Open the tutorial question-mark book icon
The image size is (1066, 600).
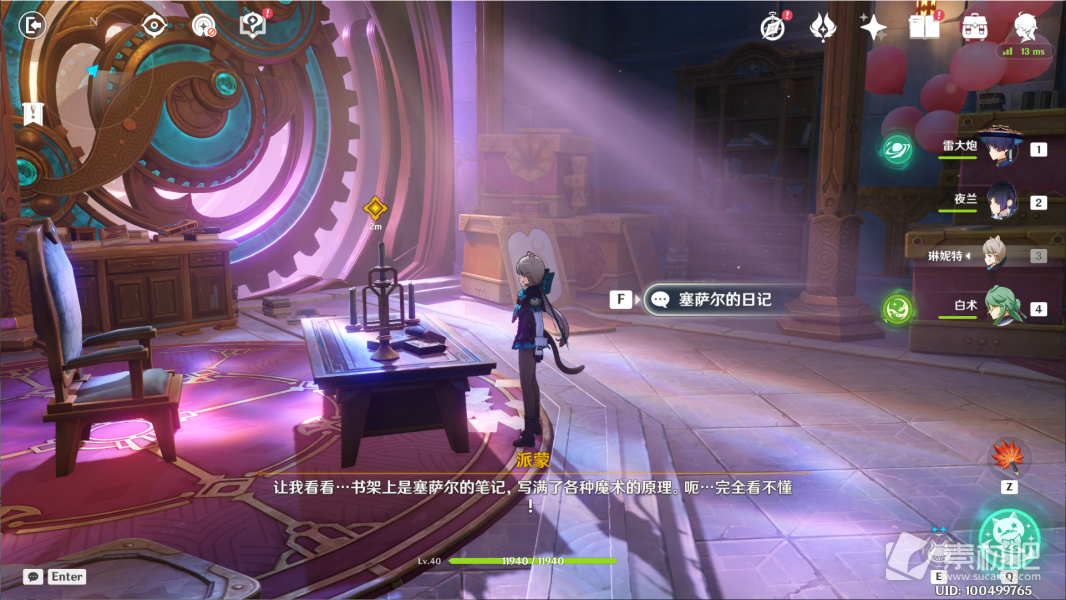(x=253, y=25)
